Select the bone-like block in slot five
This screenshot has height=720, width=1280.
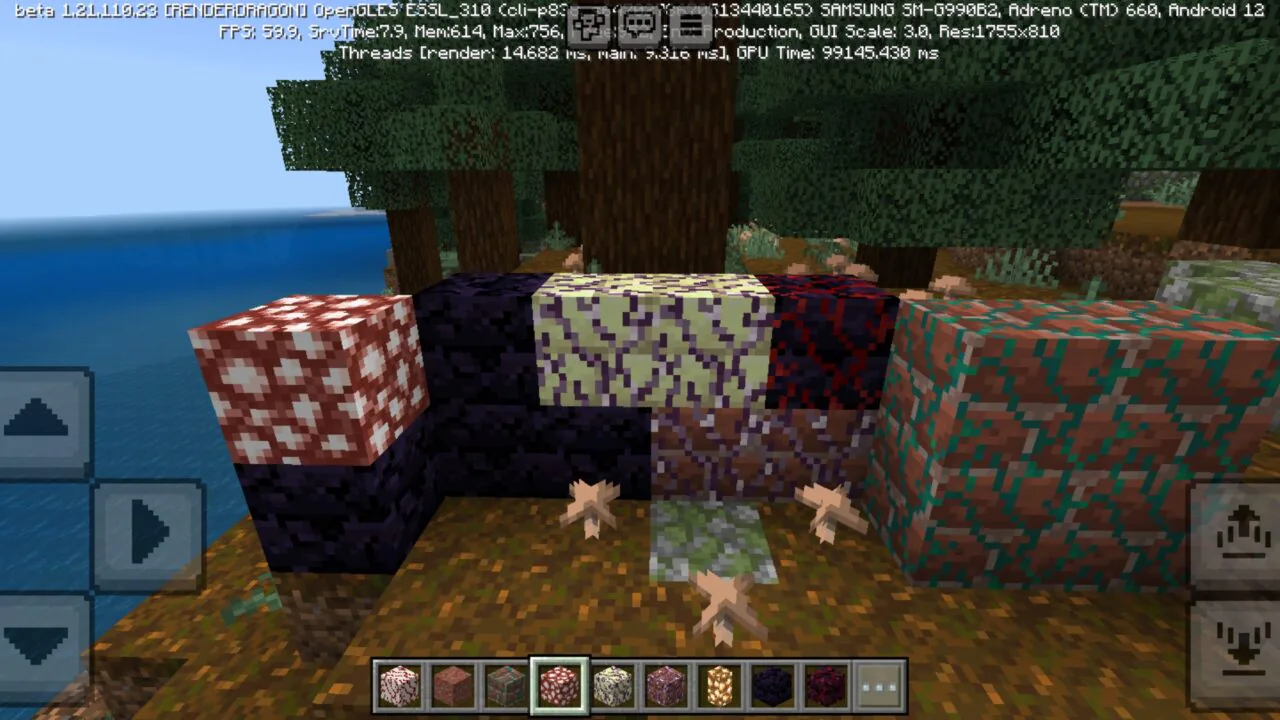612,686
